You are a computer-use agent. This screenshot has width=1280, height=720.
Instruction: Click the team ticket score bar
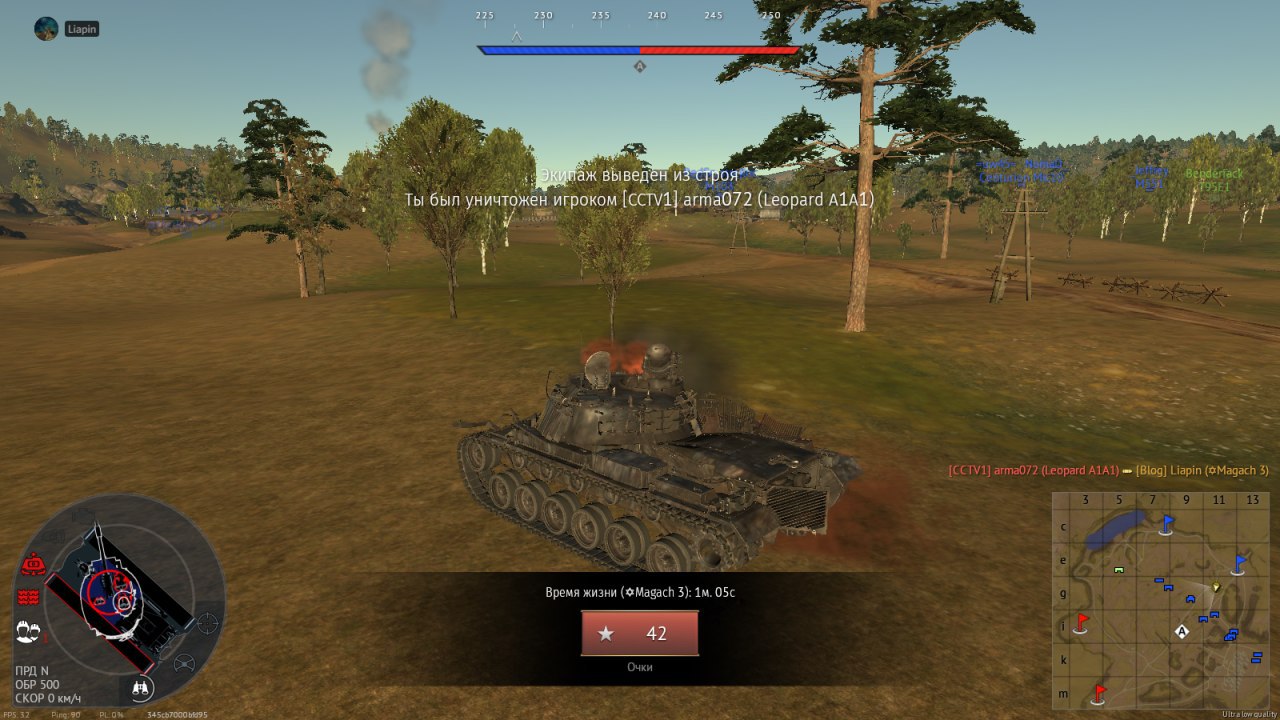click(x=639, y=50)
